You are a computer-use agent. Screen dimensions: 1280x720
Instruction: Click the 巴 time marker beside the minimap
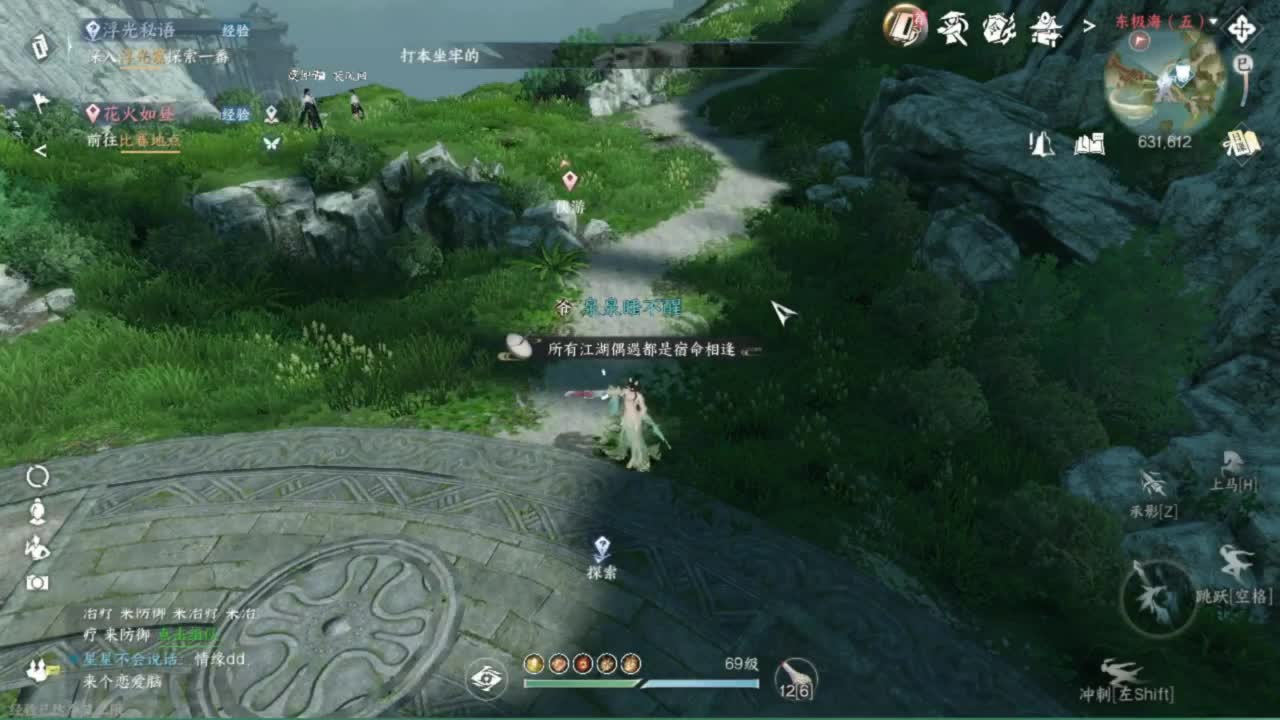1243,63
